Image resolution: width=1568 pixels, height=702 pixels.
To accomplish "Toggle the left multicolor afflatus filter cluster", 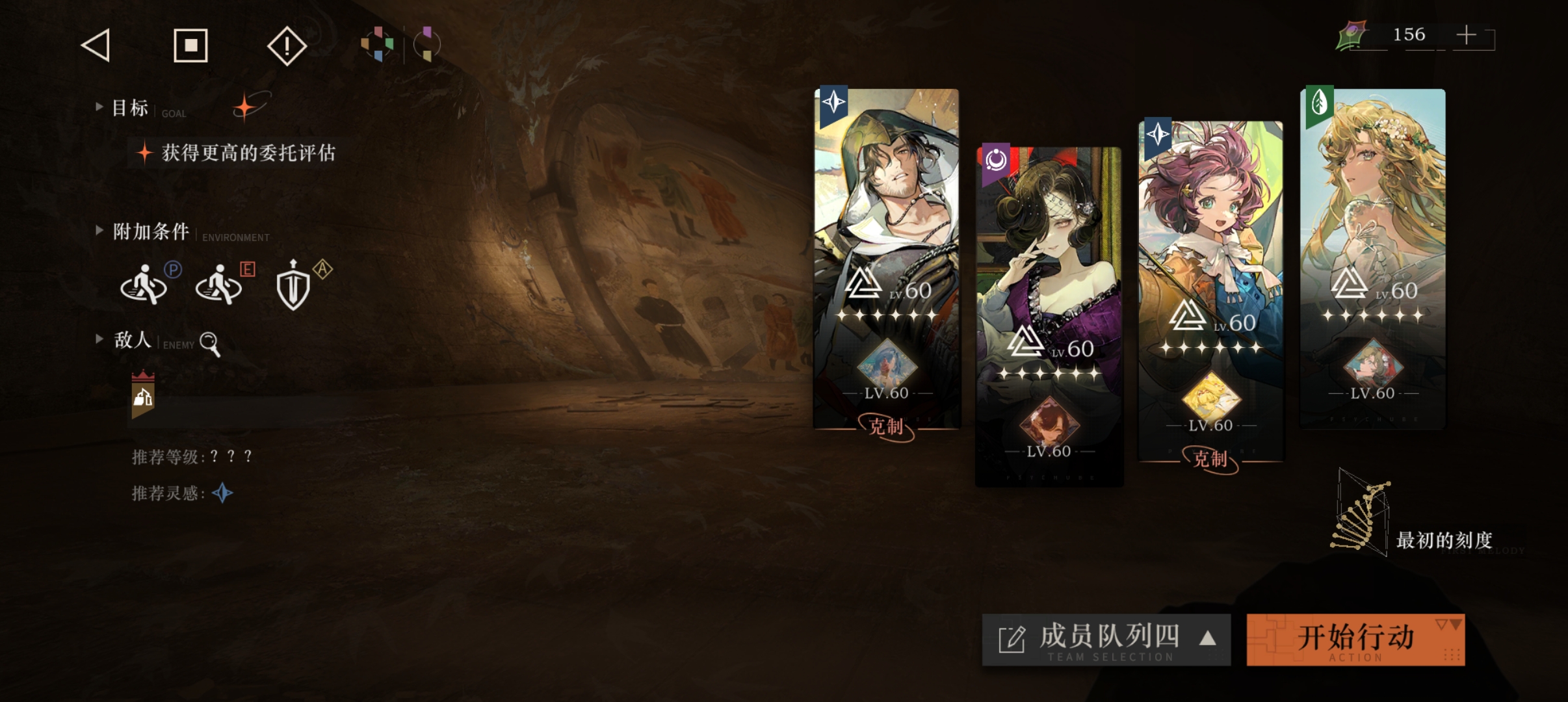I will click(379, 44).
